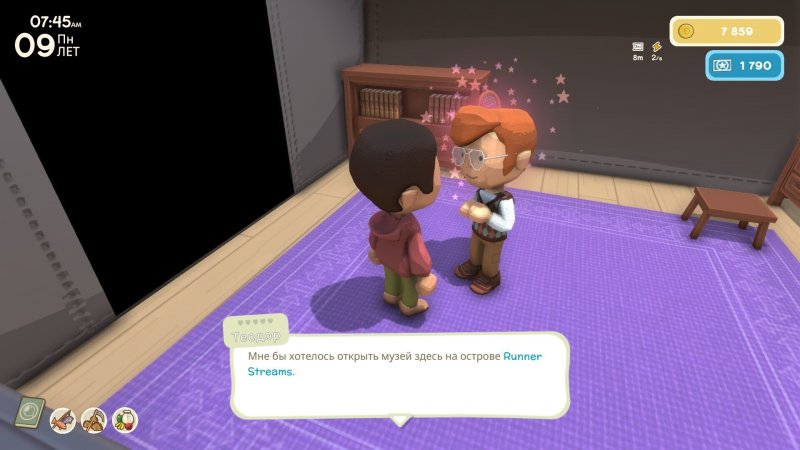800x450 pixels.
Task: Select the scythe and harvest icon
Action: click(94, 420)
